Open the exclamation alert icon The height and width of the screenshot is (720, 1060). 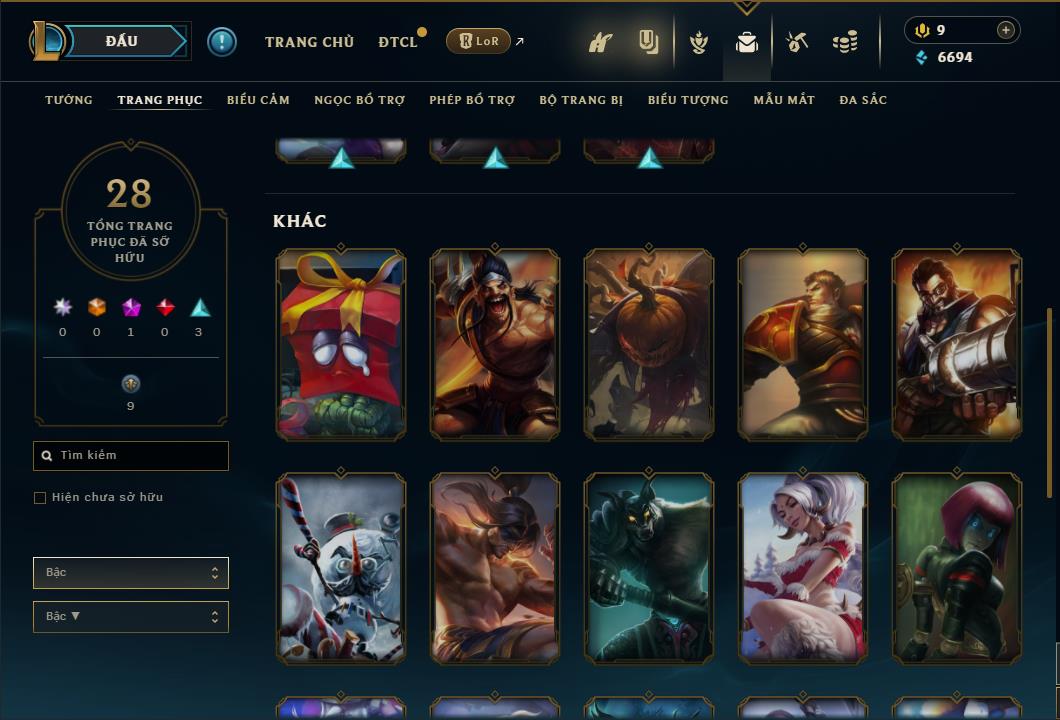[x=222, y=42]
